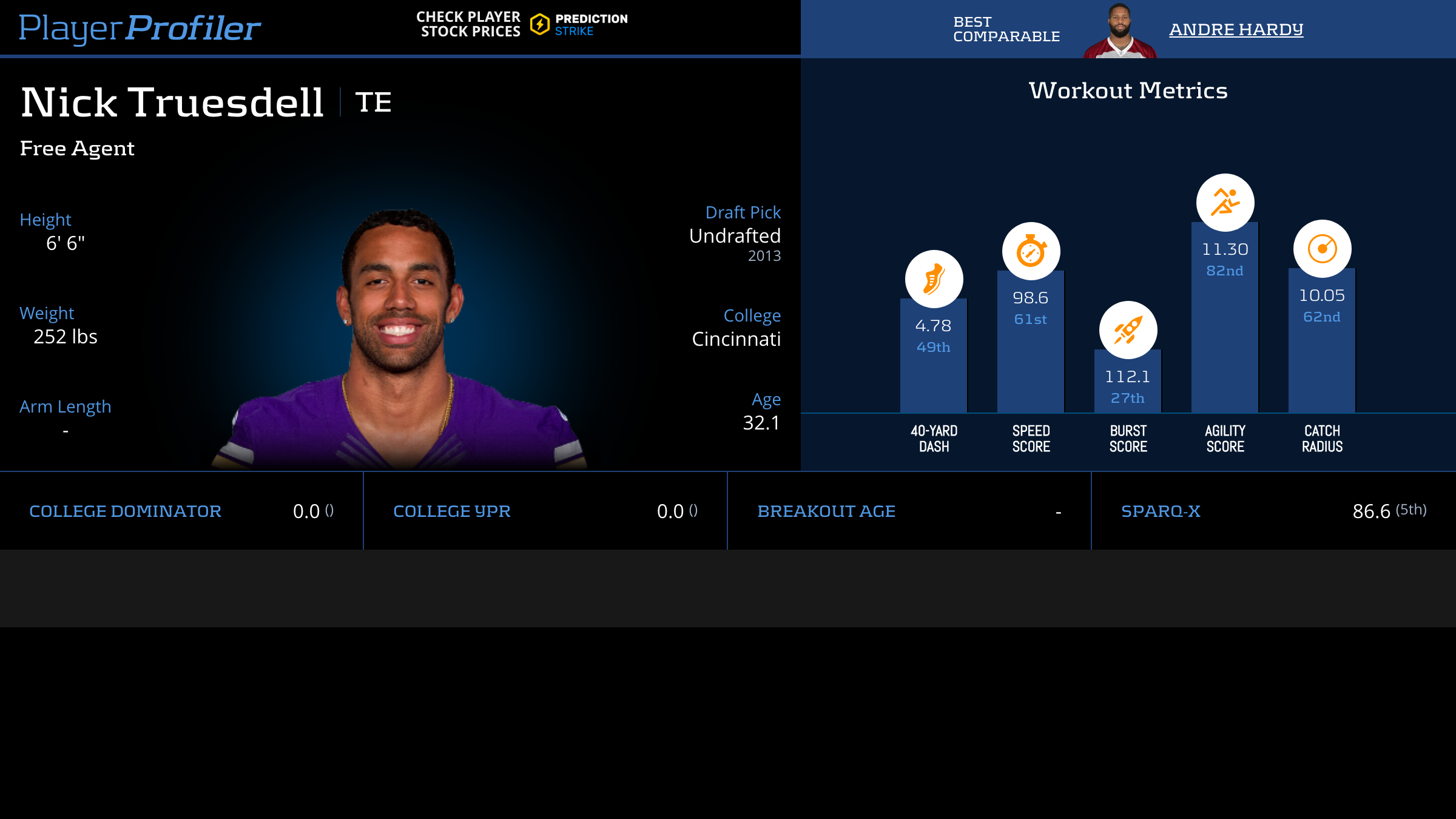Select the Speed Score stopwatch icon
This screenshot has width=1456, height=819.
[x=1031, y=251]
